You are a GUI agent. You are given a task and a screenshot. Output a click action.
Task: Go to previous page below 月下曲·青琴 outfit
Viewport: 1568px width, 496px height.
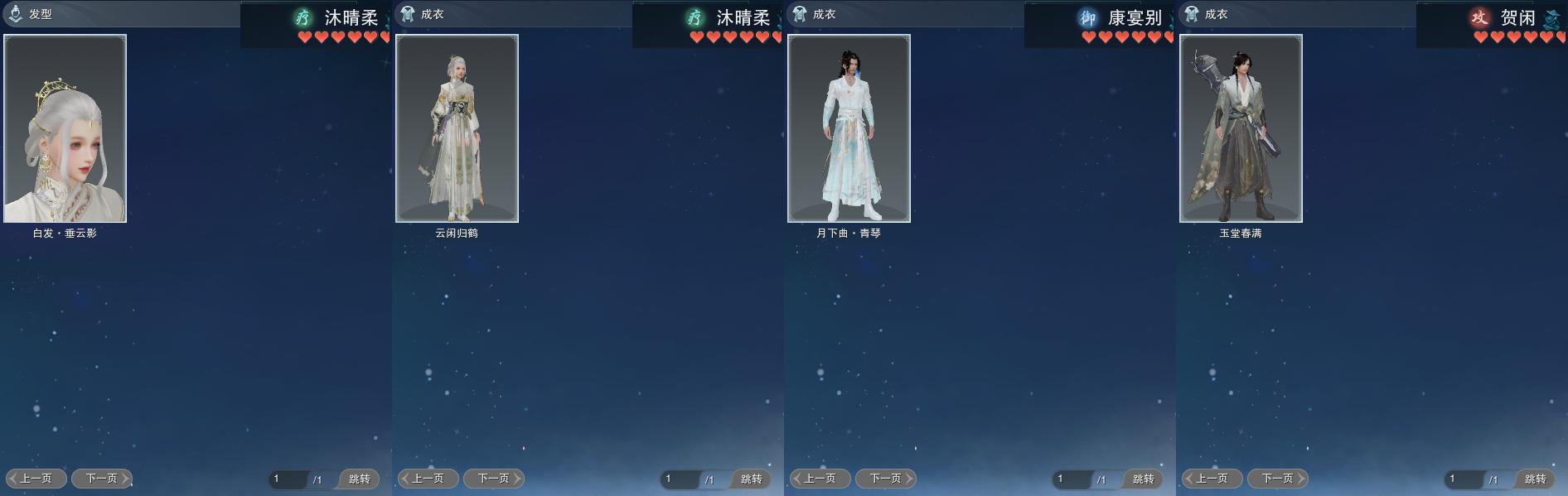(x=820, y=479)
